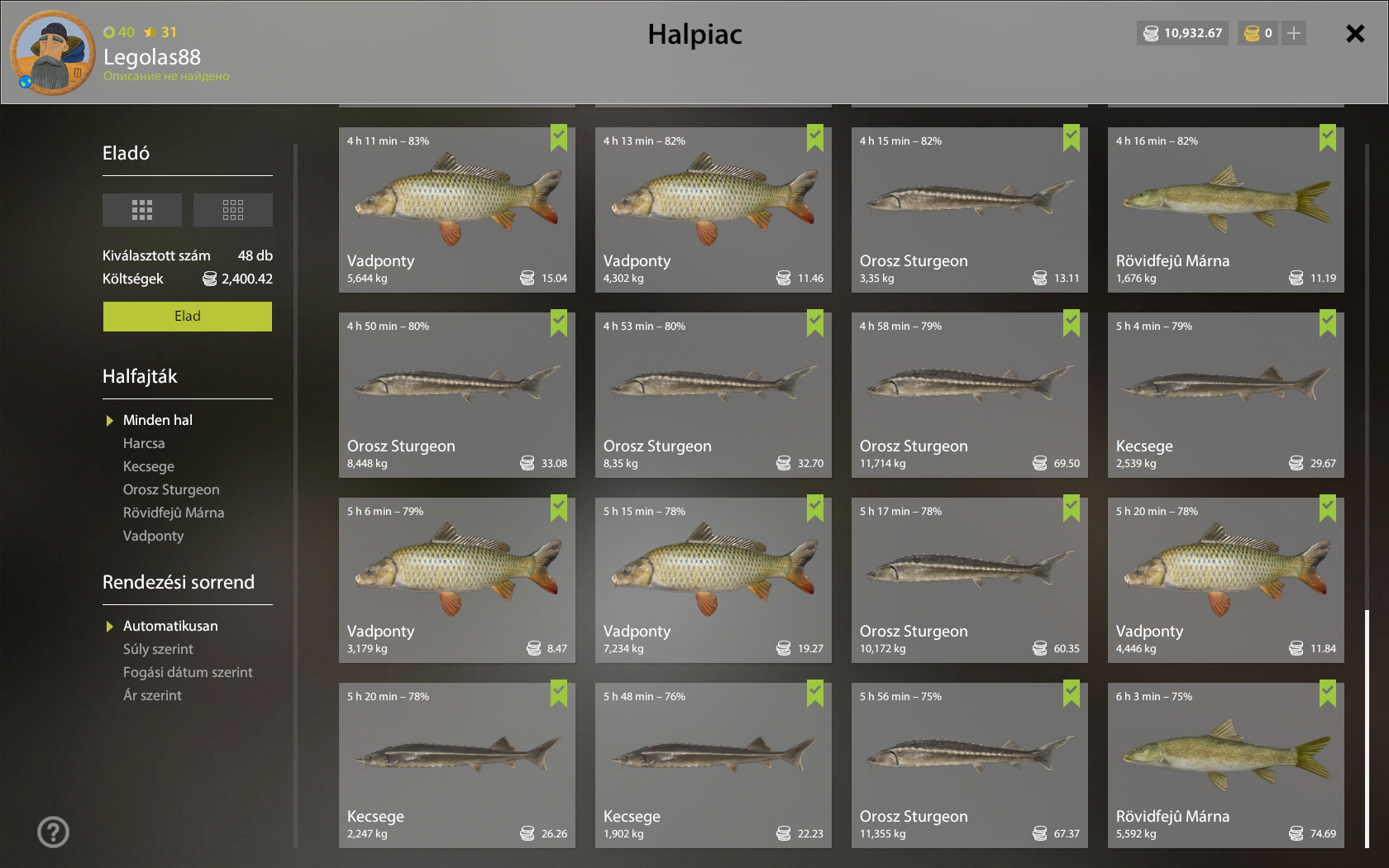Sell the selected fish with Elad
1389x868 pixels.
(187, 317)
